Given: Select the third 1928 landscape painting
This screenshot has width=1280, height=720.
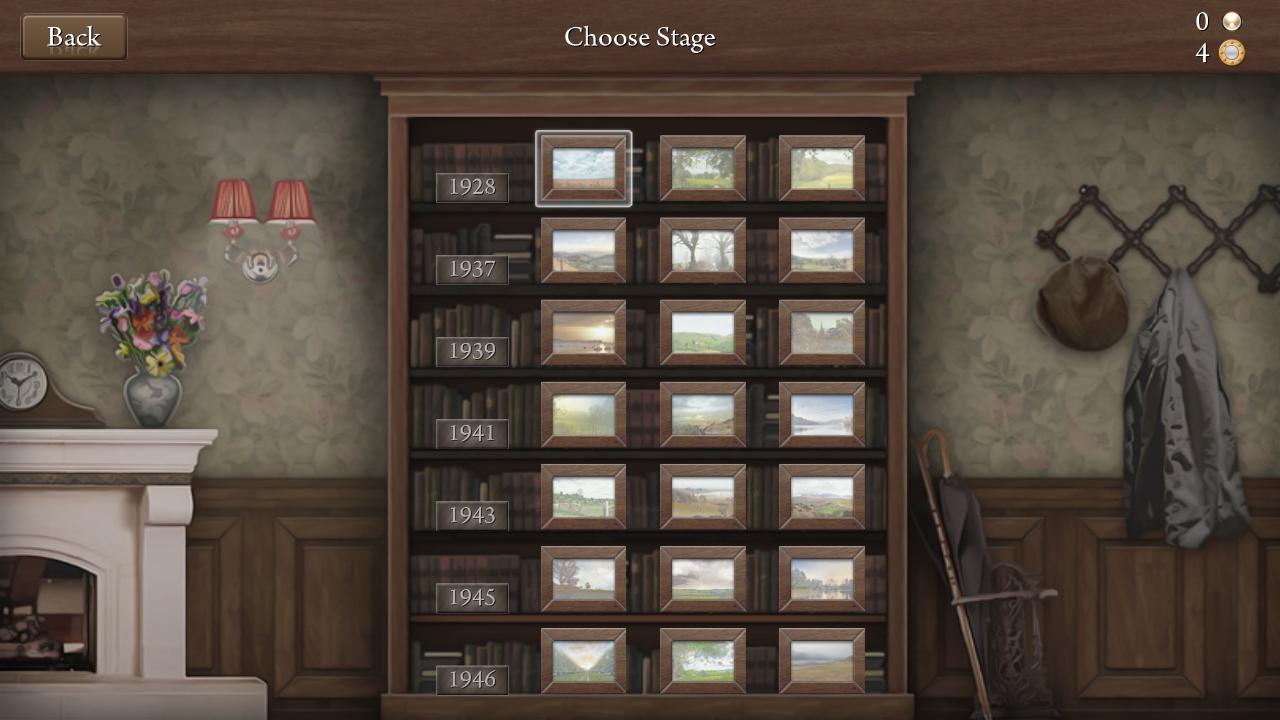Looking at the screenshot, I should click(822, 168).
